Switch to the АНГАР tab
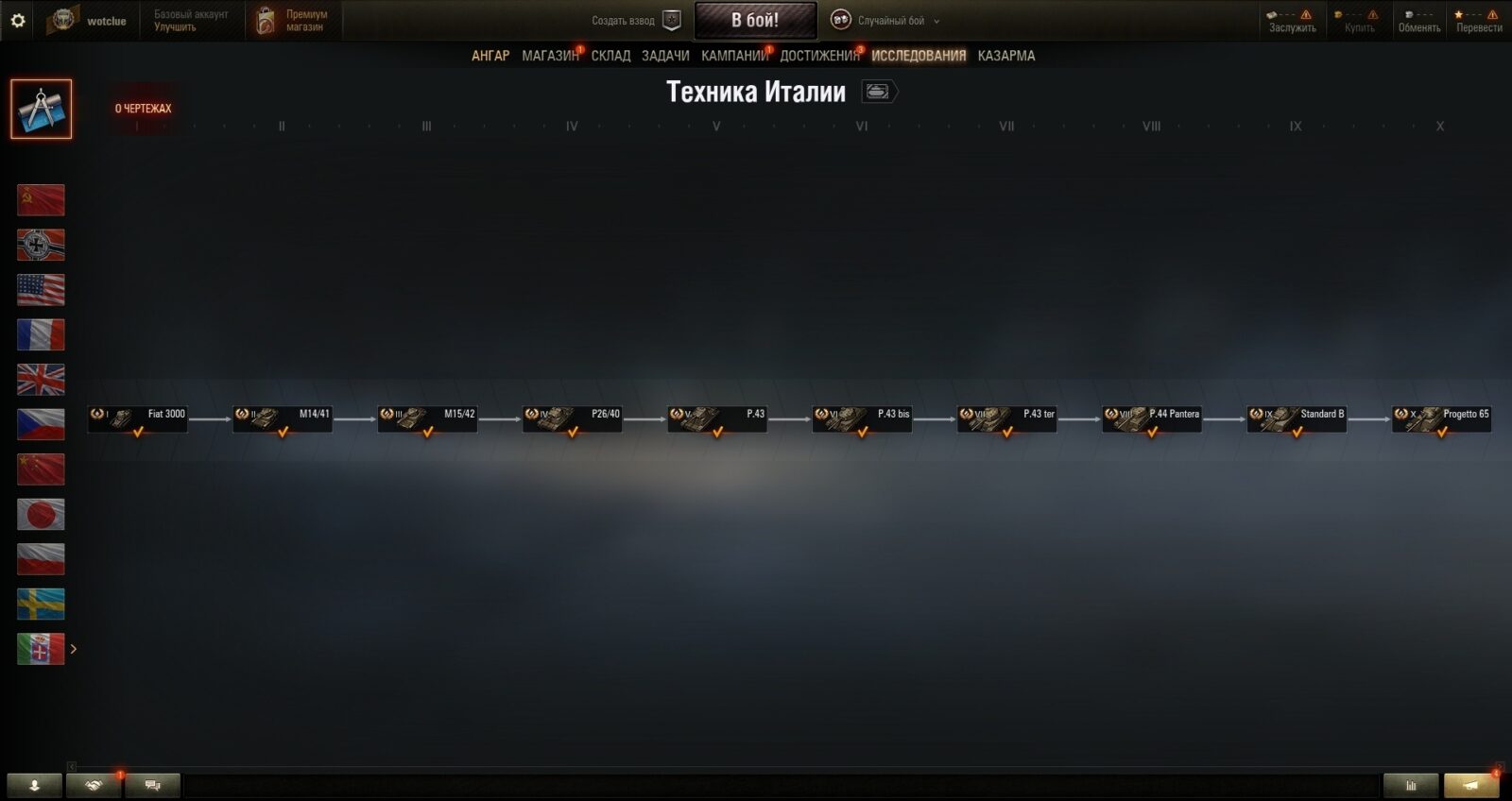Screen dimensions: 1512x801 click(x=490, y=56)
